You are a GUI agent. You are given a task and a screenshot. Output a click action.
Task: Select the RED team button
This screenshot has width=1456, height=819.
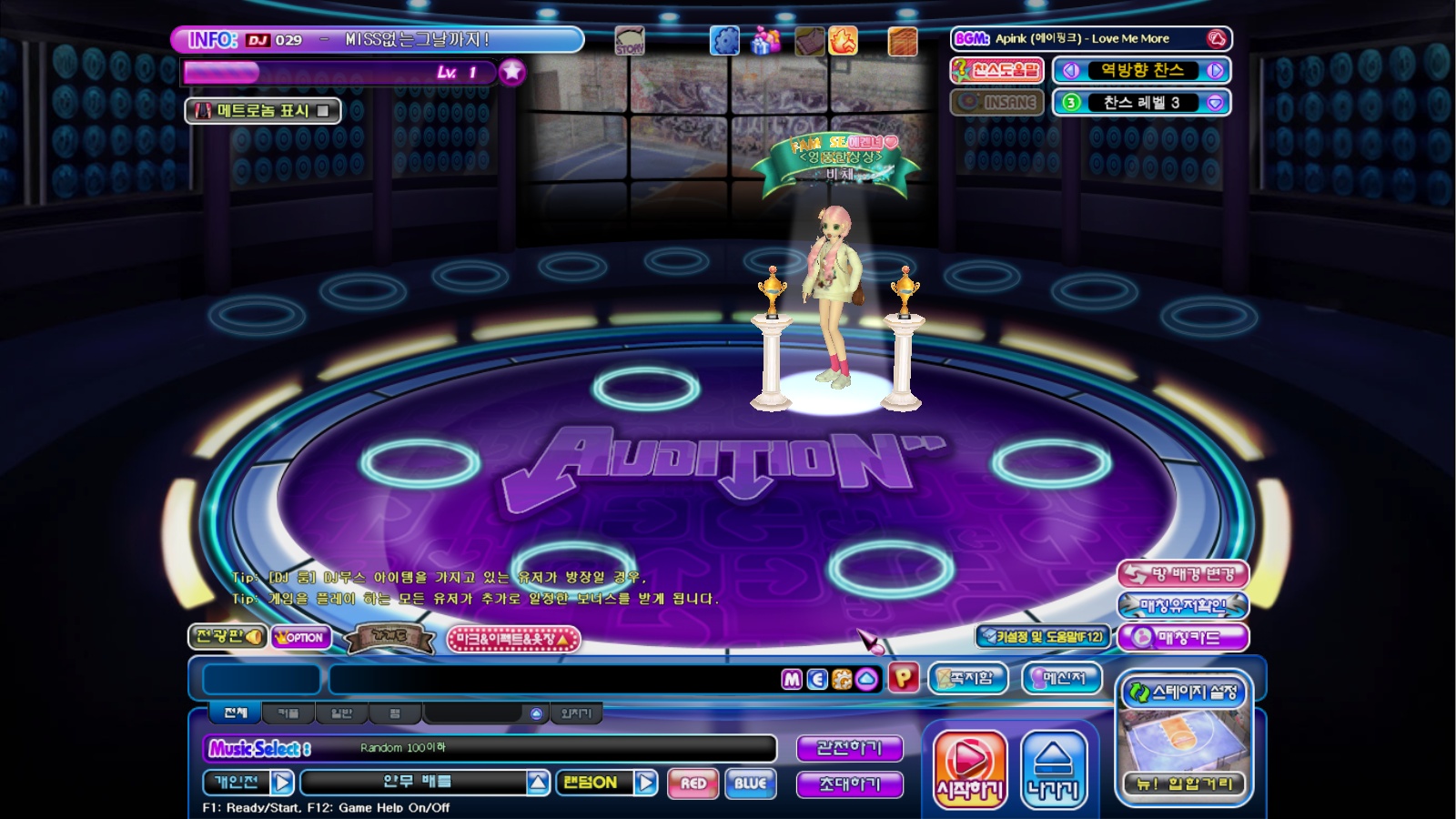click(693, 784)
